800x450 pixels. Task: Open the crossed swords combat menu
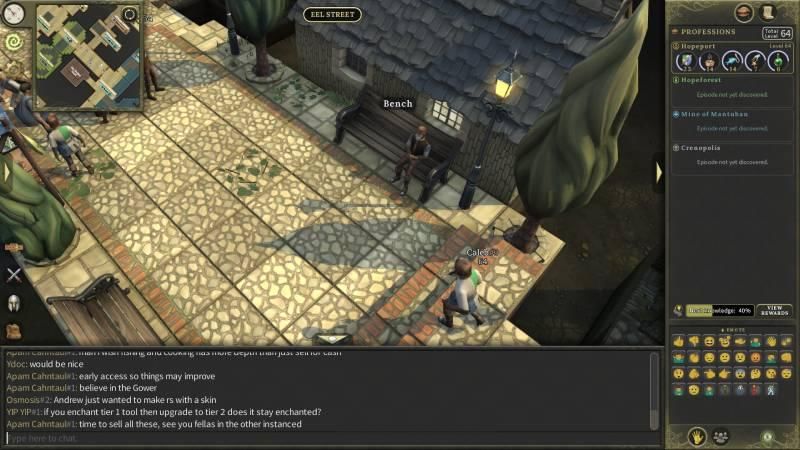coord(14,274)
